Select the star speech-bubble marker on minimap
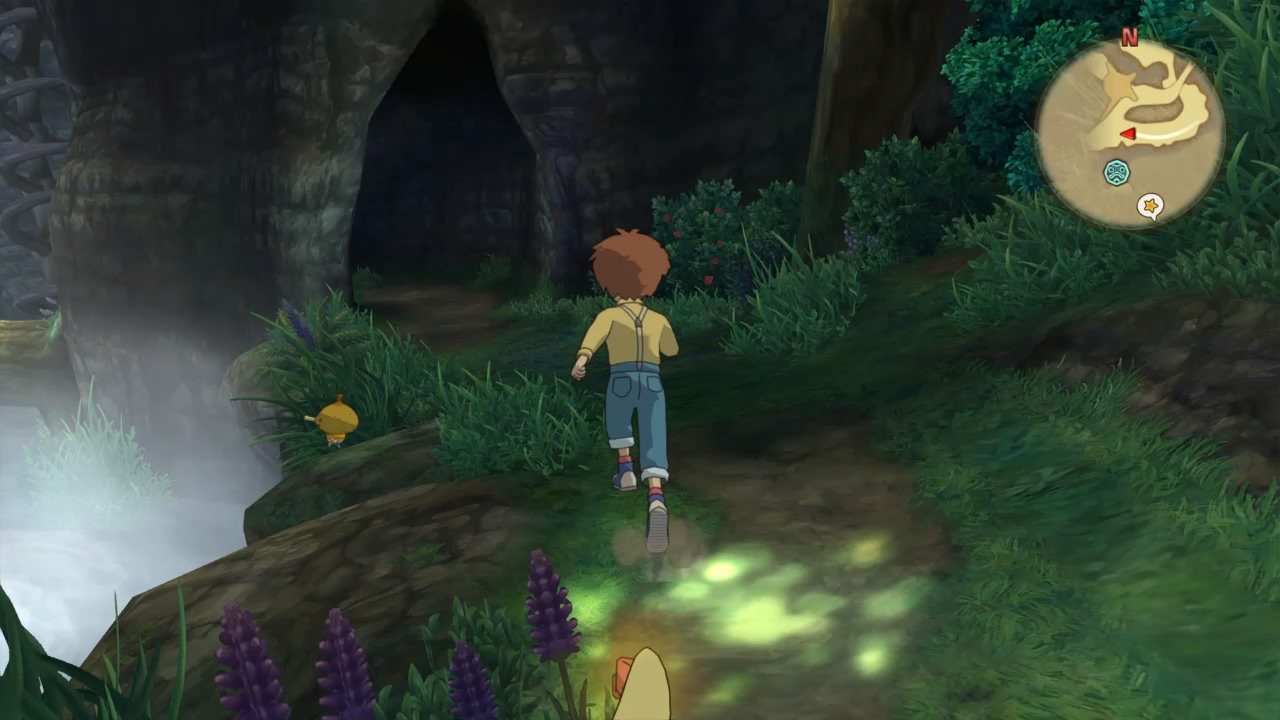Viewport: 1280px width, 720px height. pos(1150,207)
